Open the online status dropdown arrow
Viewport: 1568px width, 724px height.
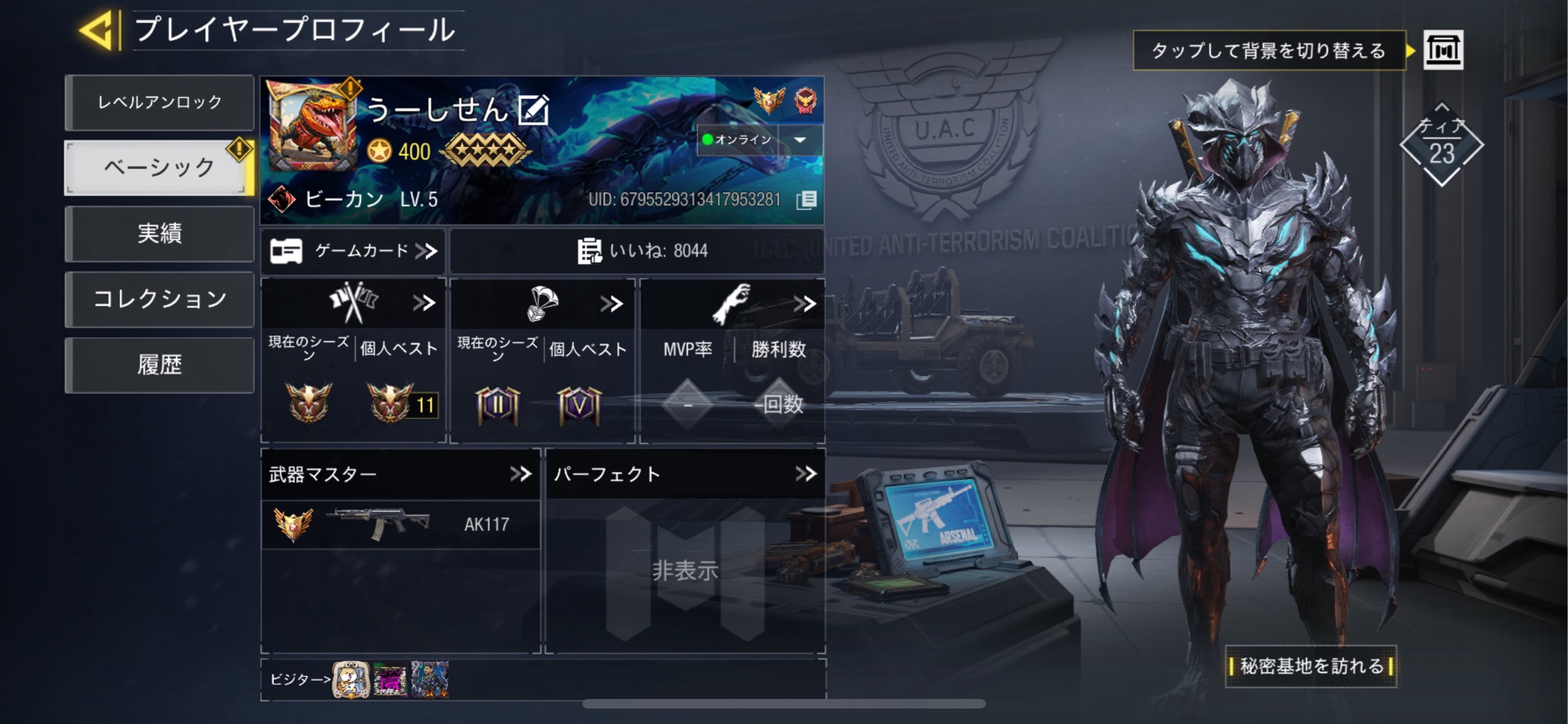(799, 141)
